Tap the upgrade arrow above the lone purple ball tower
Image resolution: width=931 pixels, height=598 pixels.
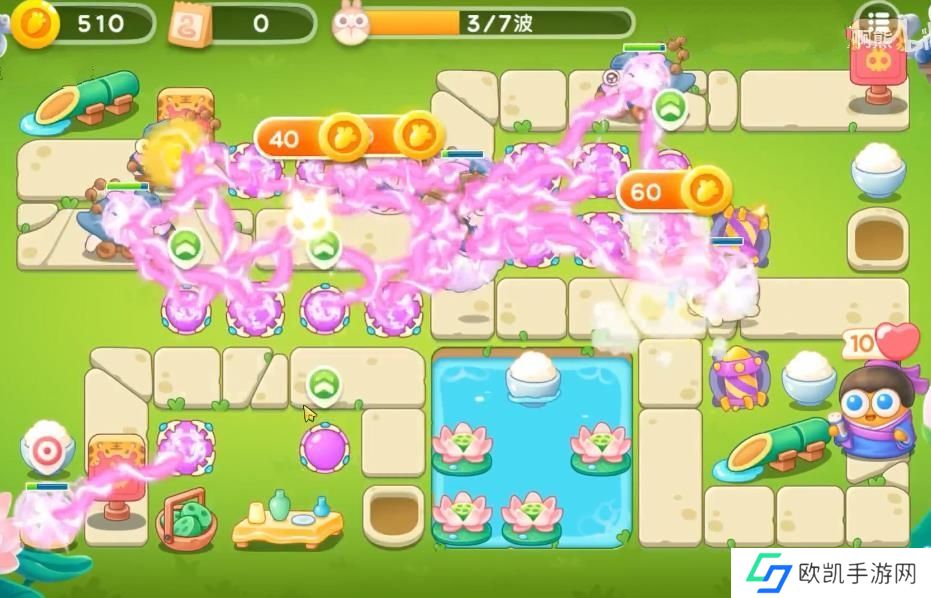321,384
